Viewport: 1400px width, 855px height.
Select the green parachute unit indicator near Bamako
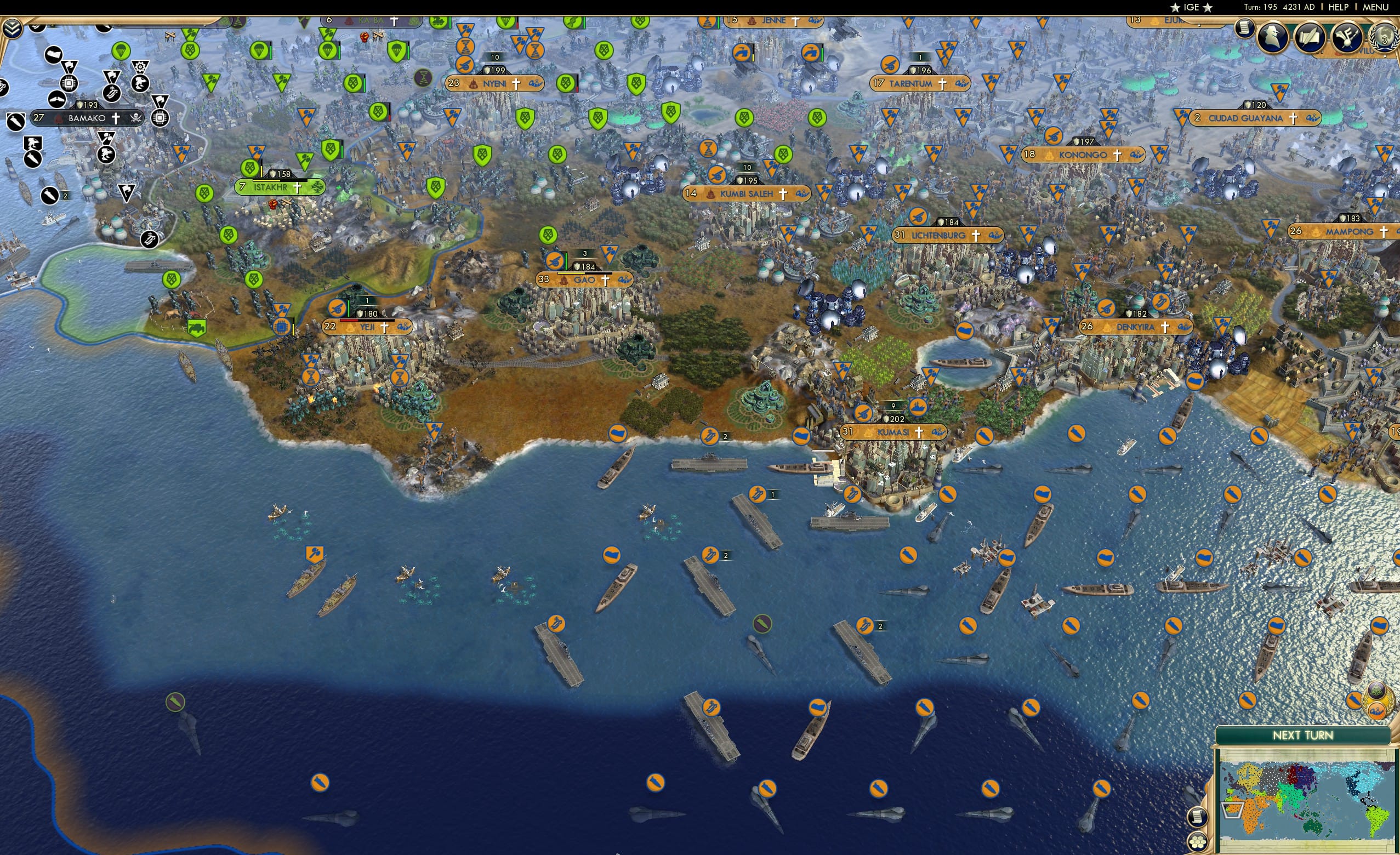point(122,52)
